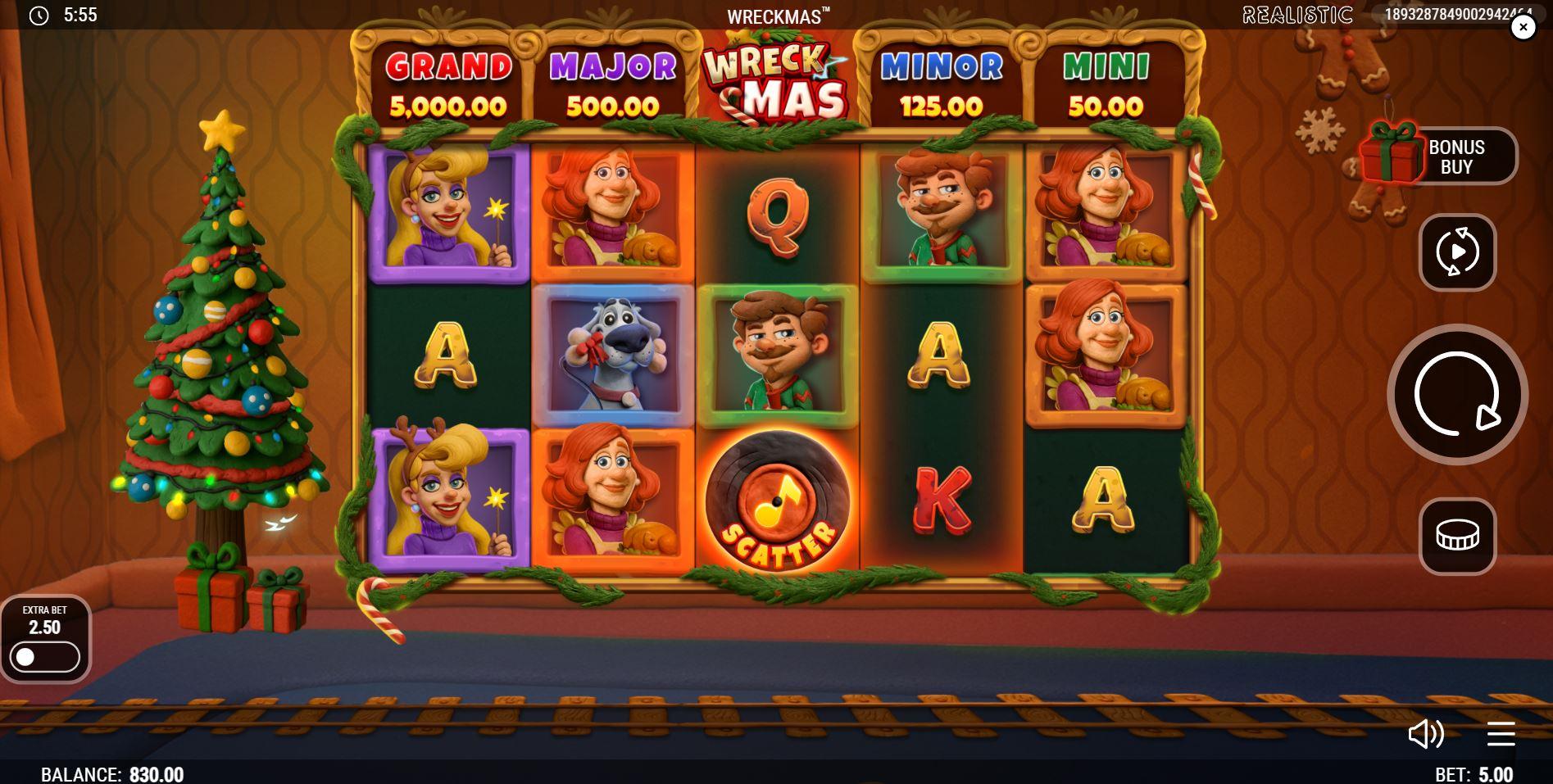The image size is (1553, 784).
Task: Enable the Extra Bet toggle
Action: [x=45, y=655]
